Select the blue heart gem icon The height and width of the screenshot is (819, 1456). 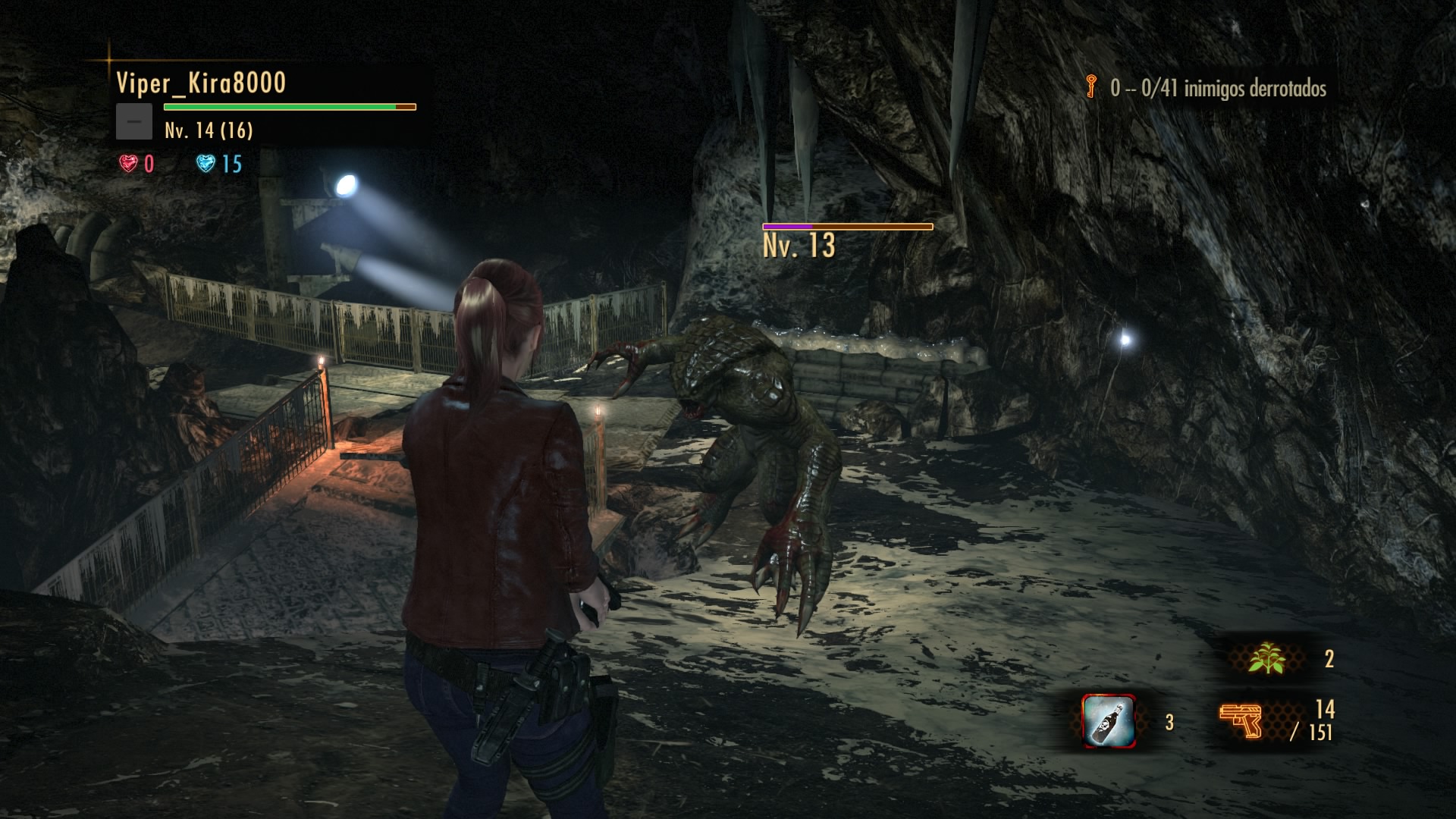(x=206, y=163)
